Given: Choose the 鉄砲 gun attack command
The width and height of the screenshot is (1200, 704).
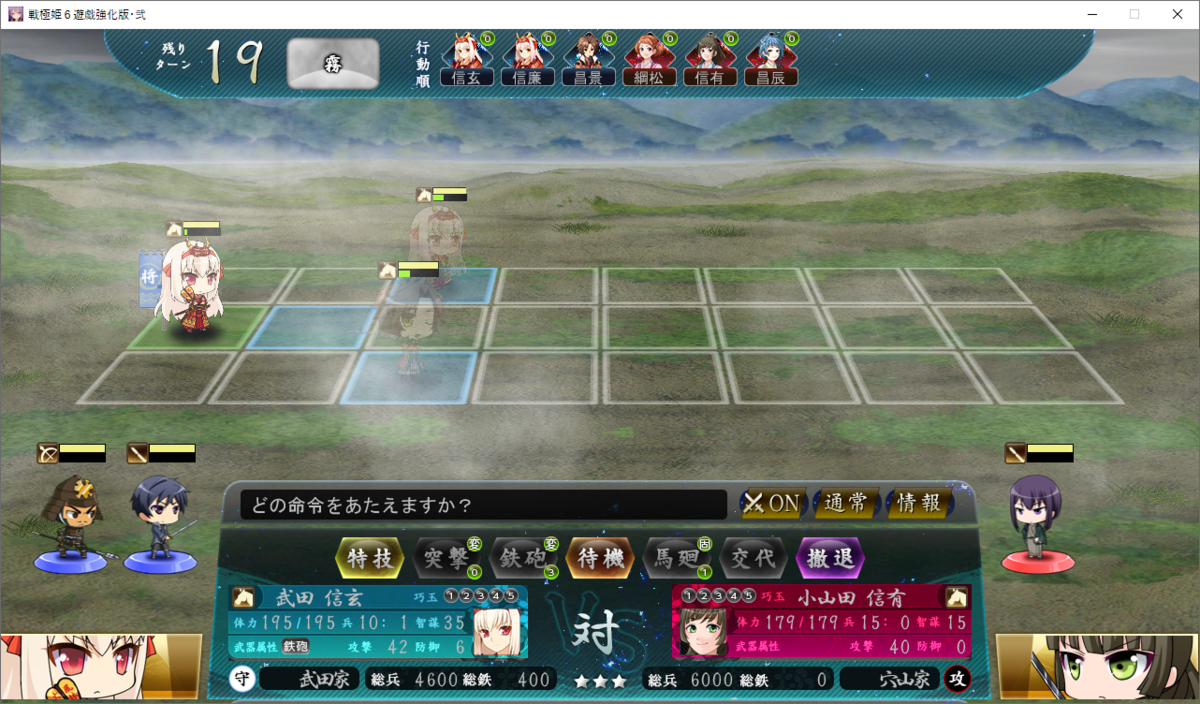Looking at the screenshot, I should click(x=523, y=558).
